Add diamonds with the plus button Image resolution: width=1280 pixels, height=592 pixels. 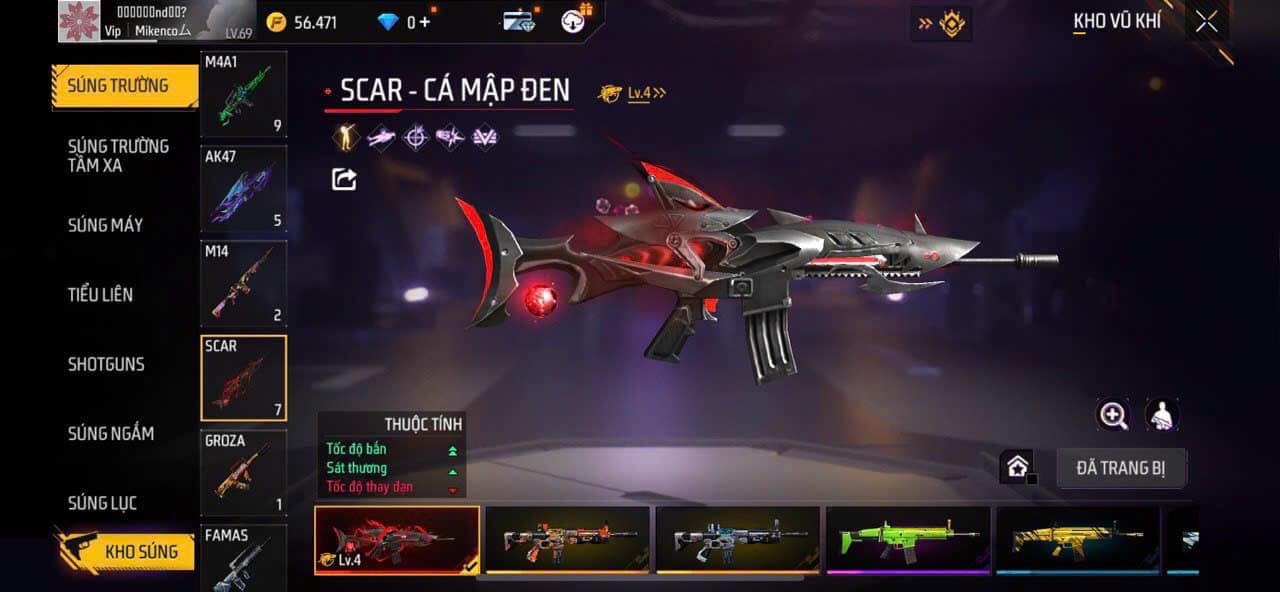pos(425,21)
